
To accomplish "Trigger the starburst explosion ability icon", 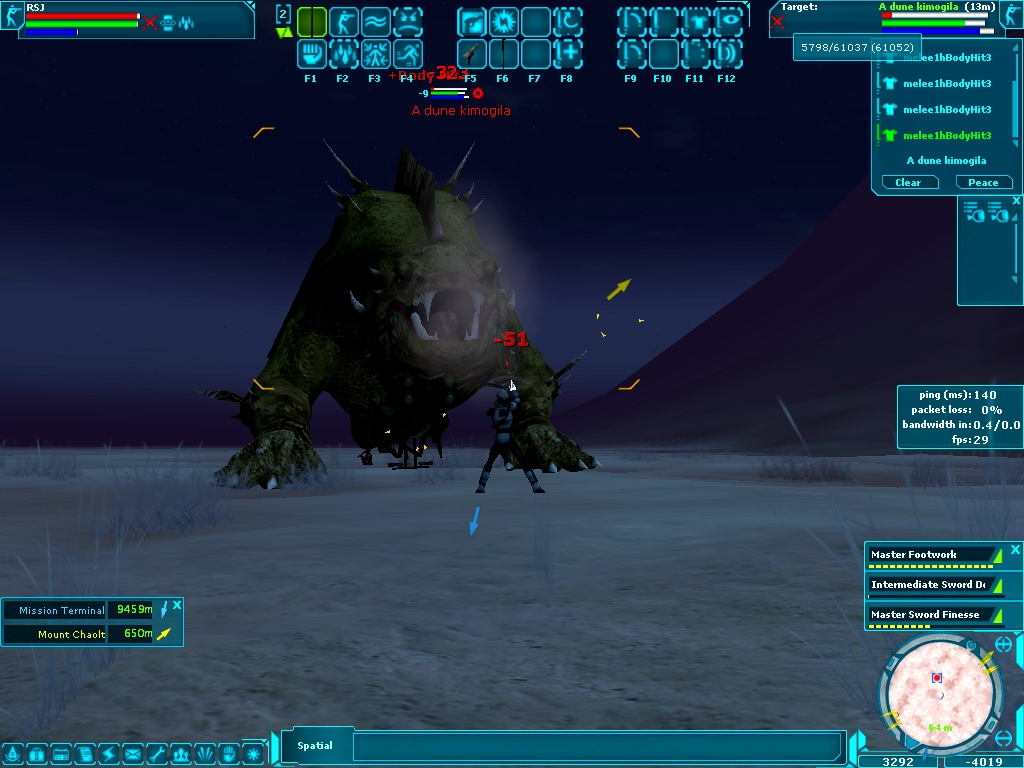I will [x=503, y=21].
